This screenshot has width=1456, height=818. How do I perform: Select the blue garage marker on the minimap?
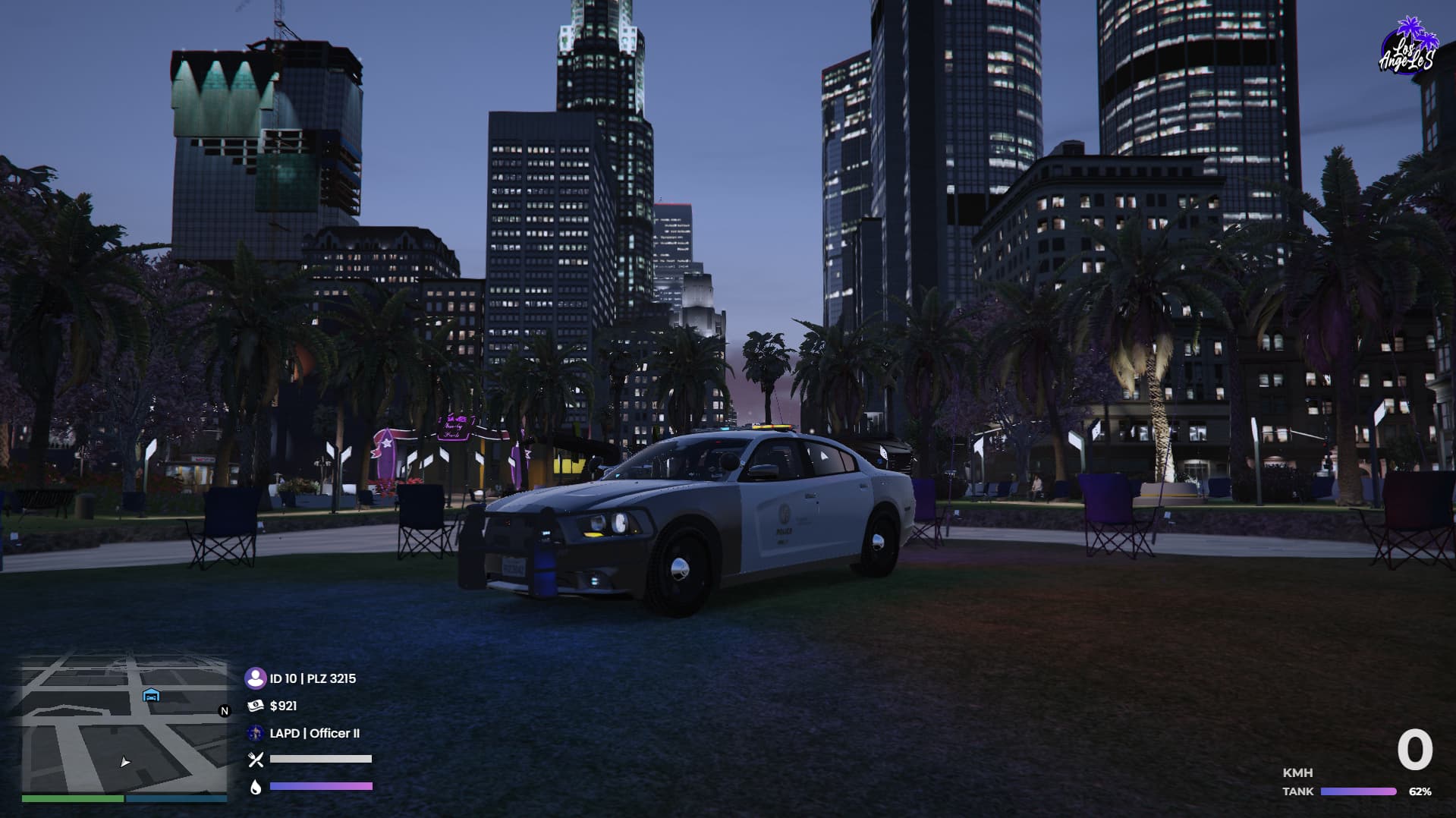(151, 695)
